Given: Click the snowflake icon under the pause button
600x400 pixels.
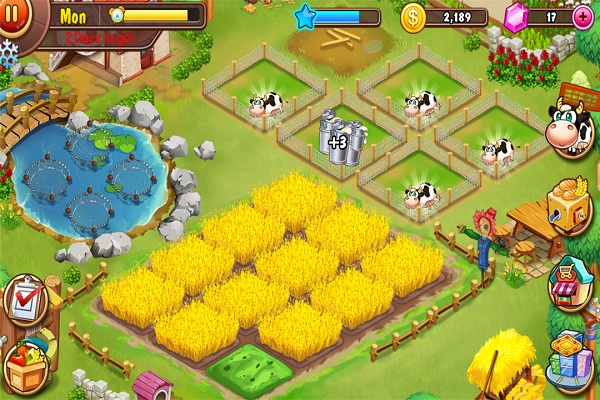Looking at the screenshot, I should (x=9, y=48).
